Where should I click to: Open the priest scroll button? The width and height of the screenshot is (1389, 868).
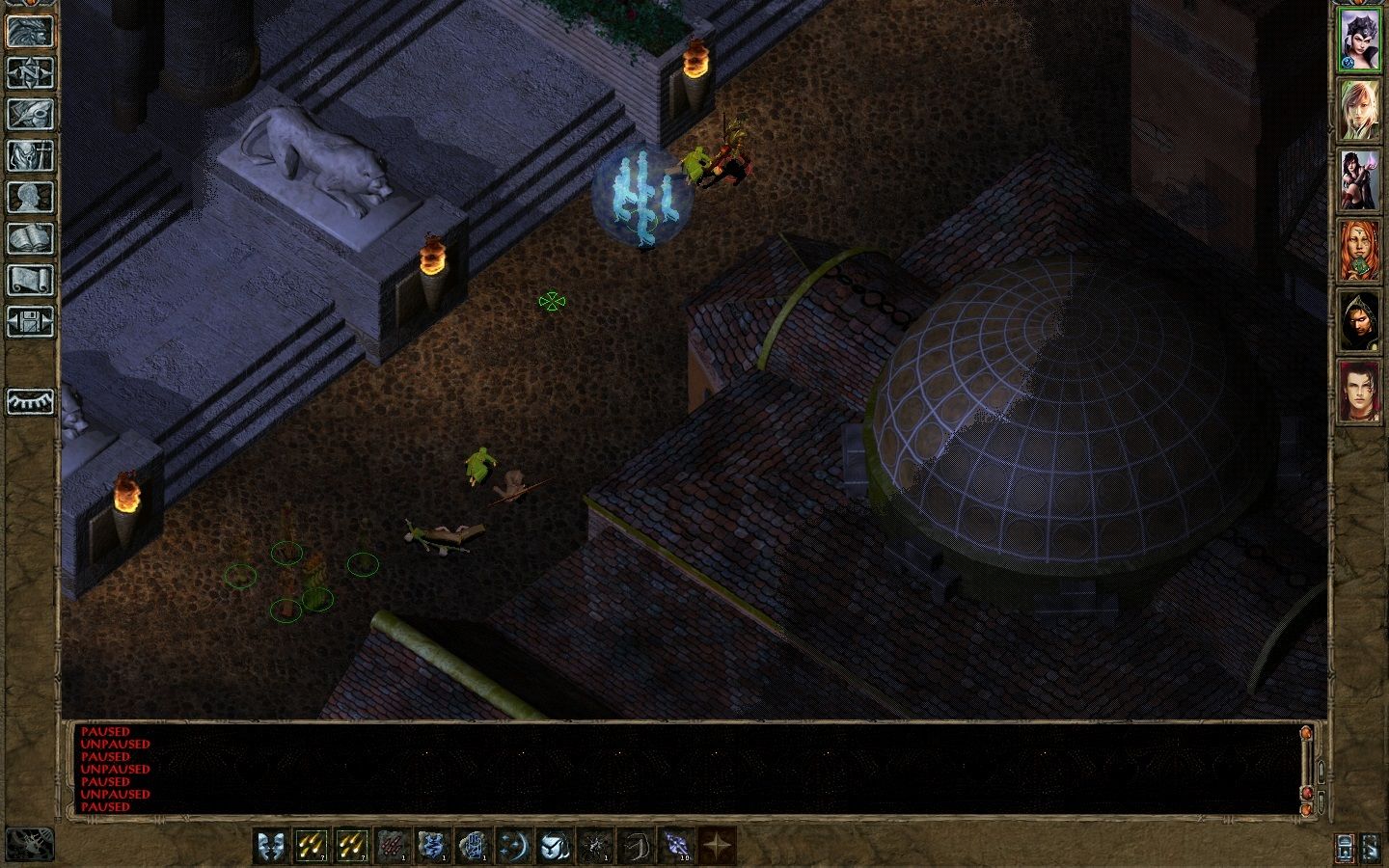tap(31, 280)
